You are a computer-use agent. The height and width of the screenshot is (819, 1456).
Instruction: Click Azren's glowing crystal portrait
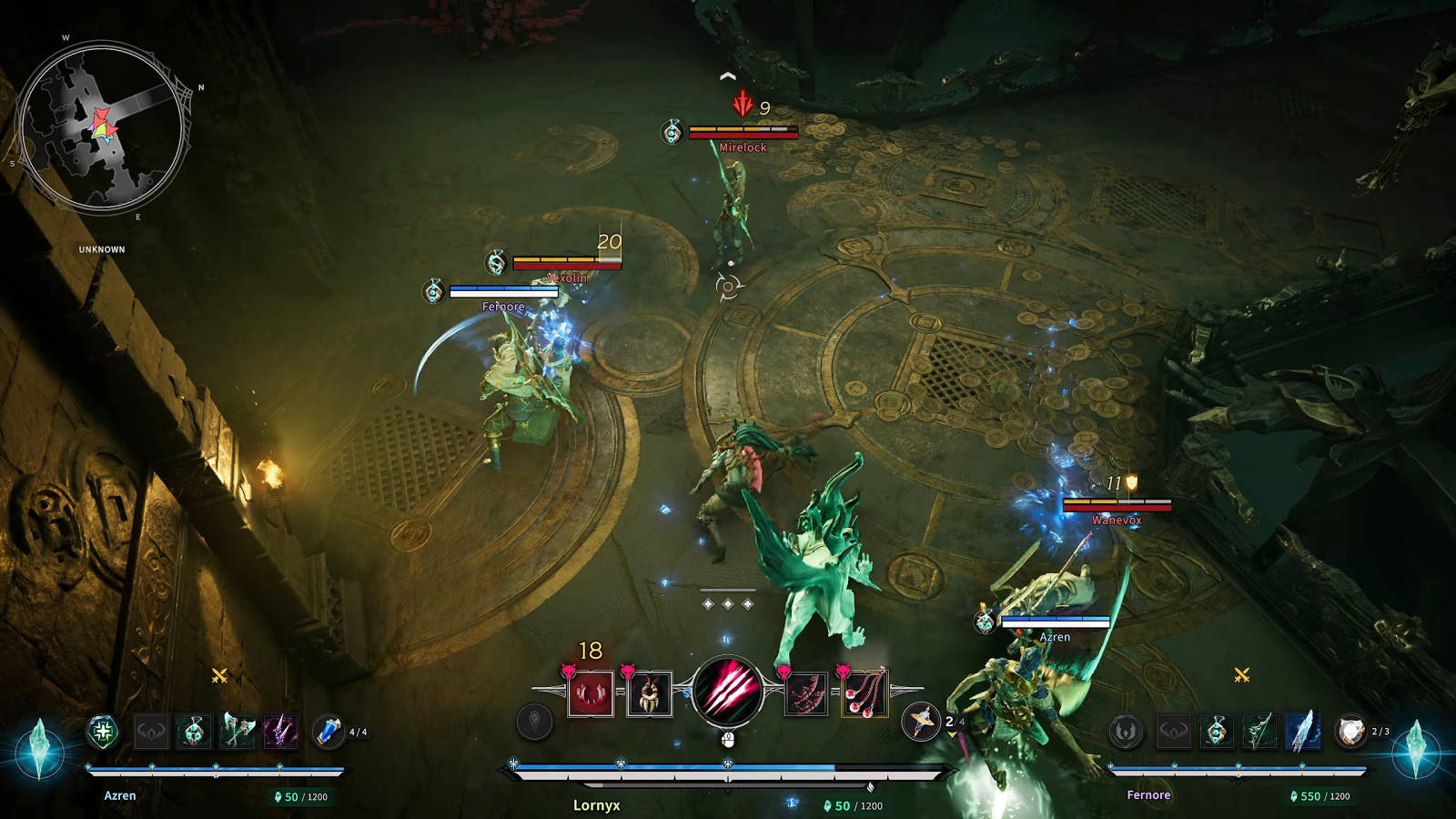pyautogui.click(x=38, y=749)
